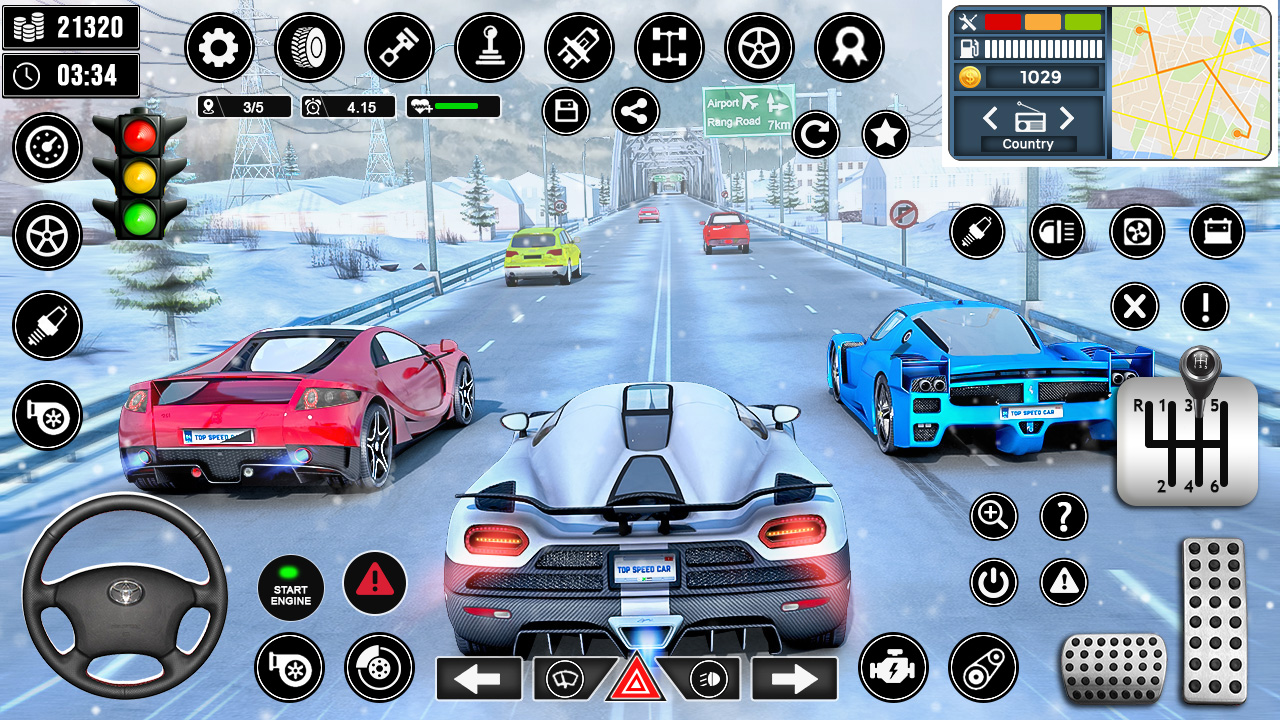Open the speedometer icon on left panel

[x=46, y=147]
